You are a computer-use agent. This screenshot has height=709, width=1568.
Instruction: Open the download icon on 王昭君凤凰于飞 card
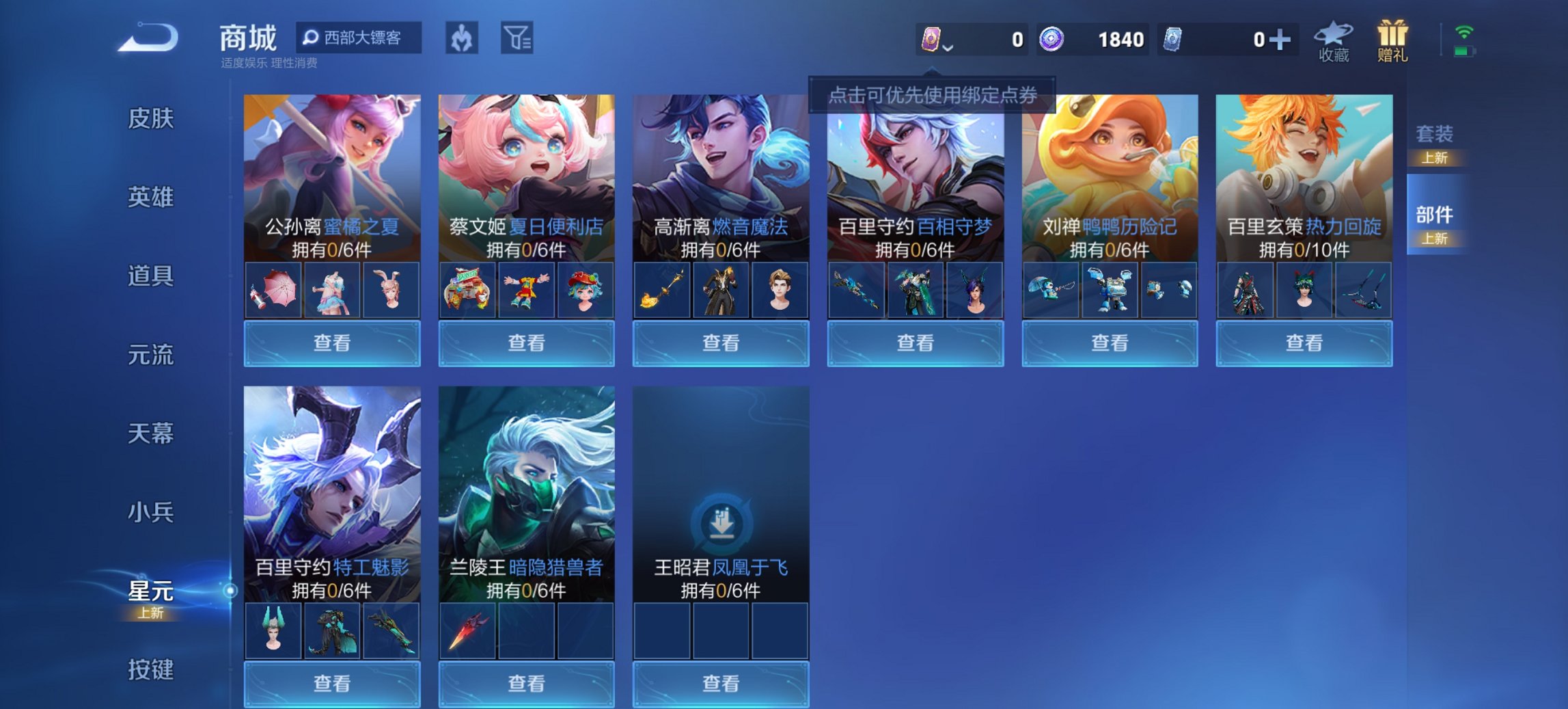coord(721,523)
